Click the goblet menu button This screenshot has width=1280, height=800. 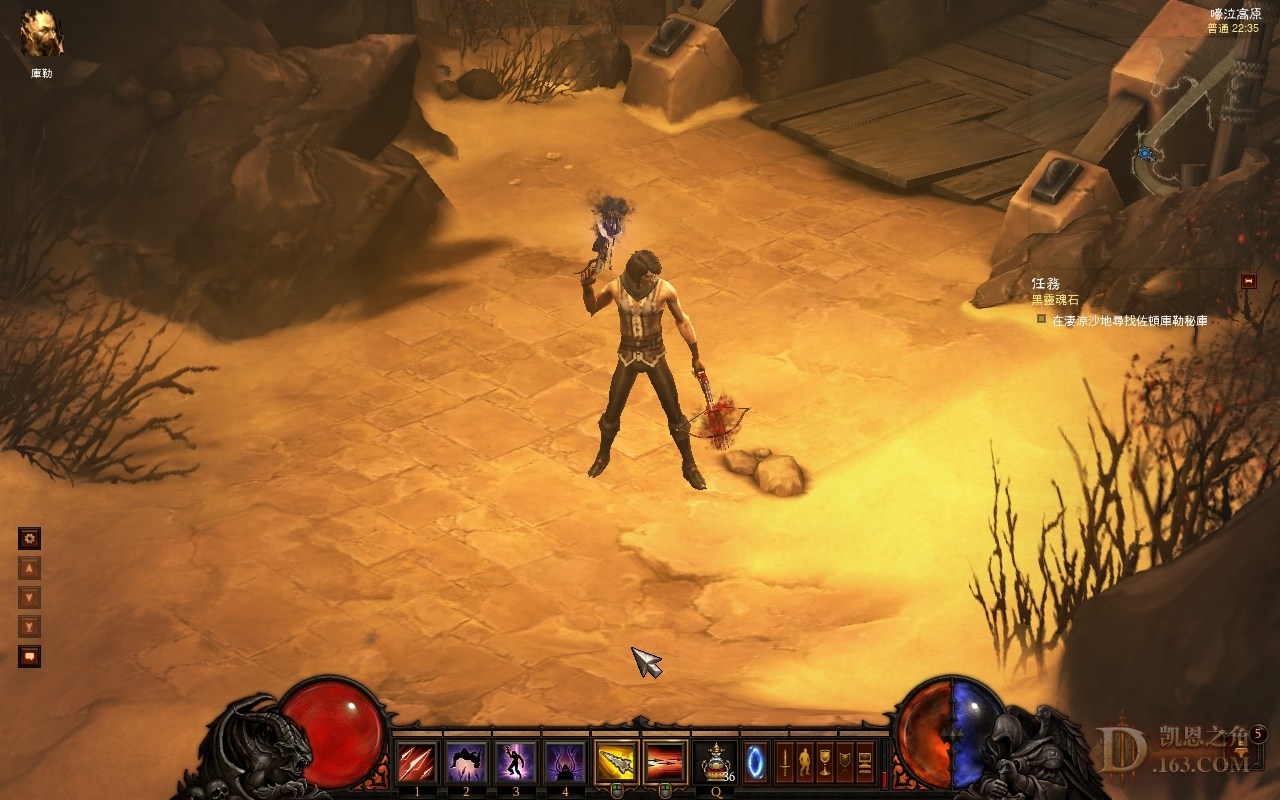(825, 762)
